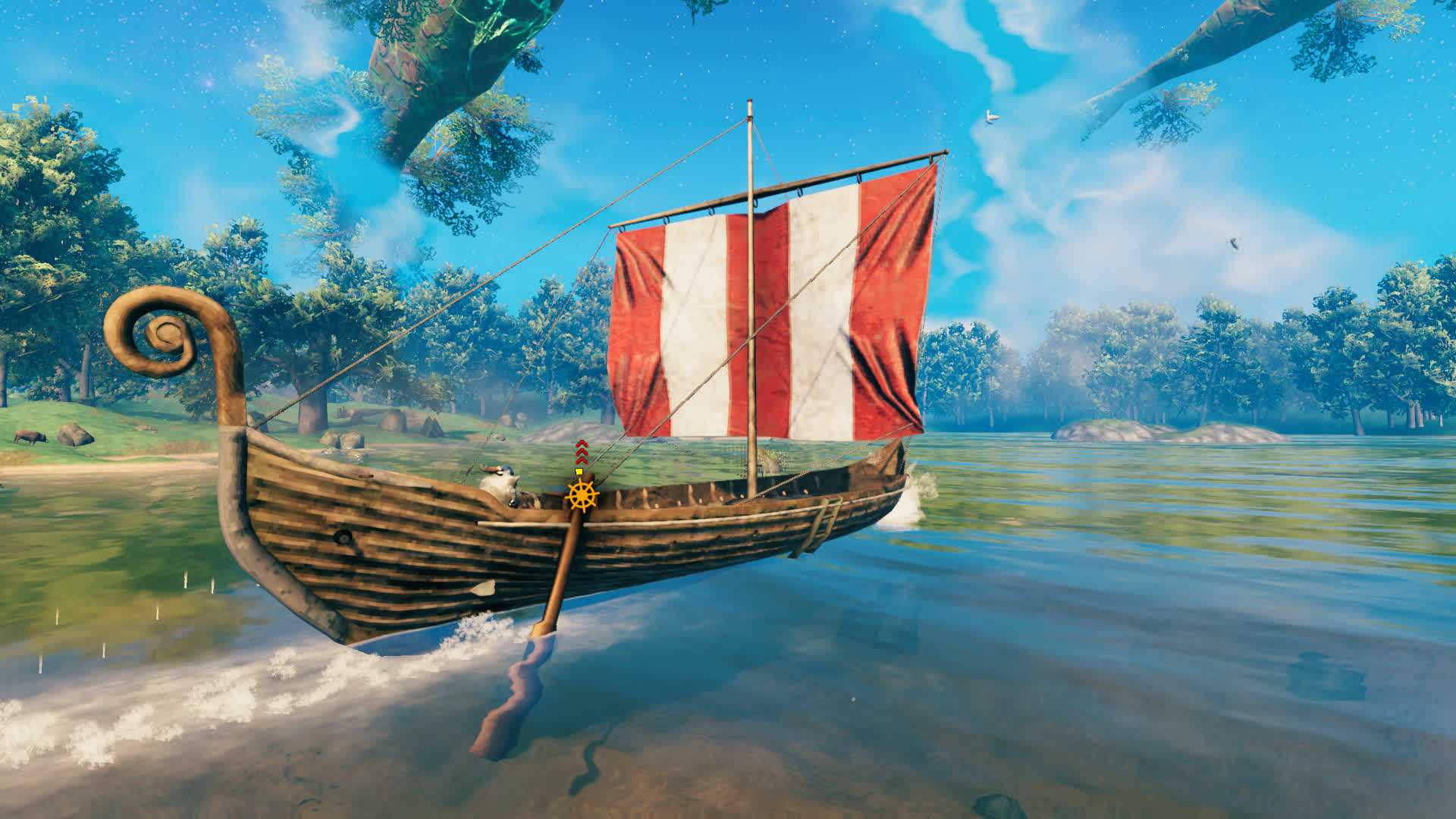
Task: Click the golden ship wheel rudder icon
Action: click(582, 495)
